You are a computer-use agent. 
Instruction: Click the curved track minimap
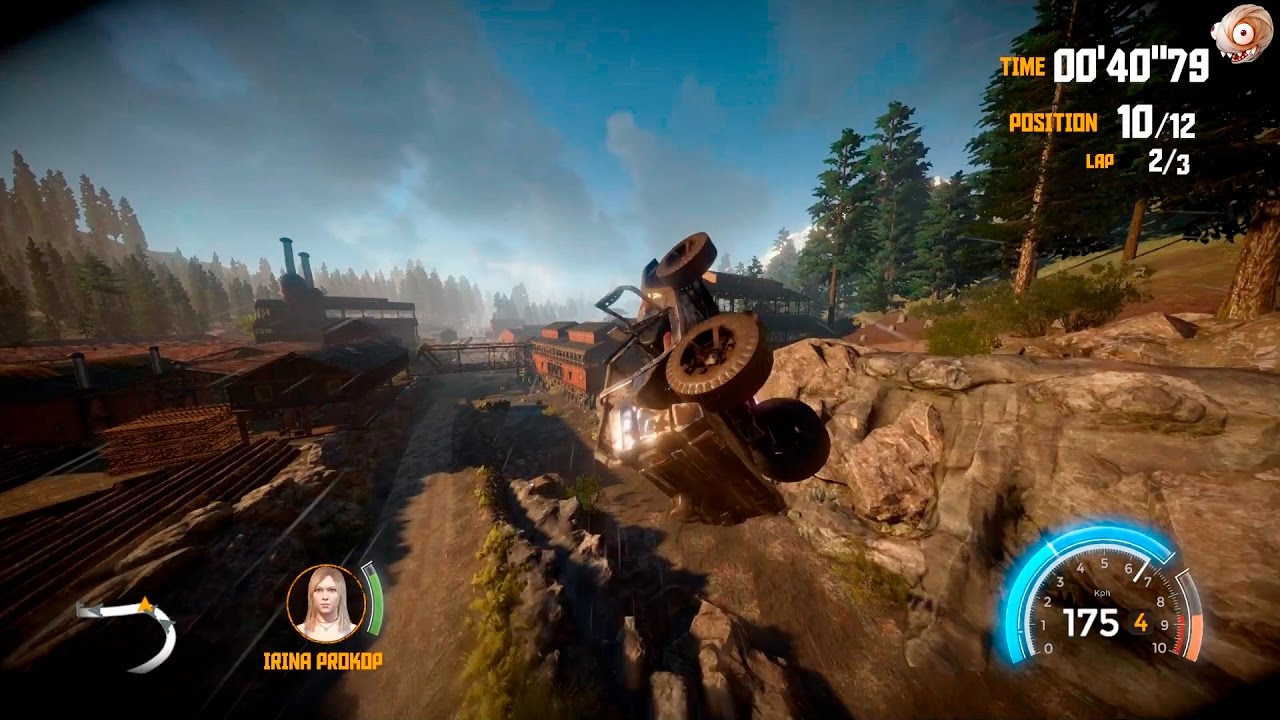[131, 631]
